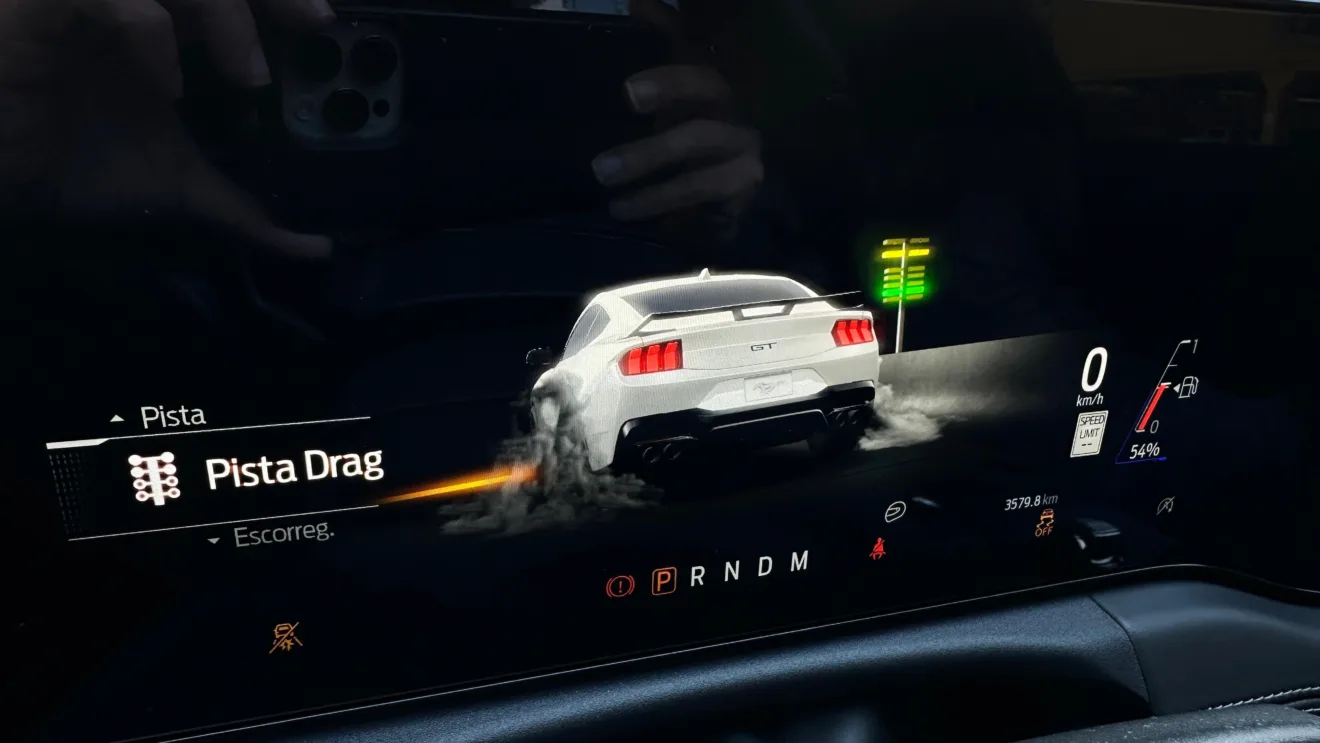
Task: Toggle the traction control OFF indicator
Action: pos(1045,522)
